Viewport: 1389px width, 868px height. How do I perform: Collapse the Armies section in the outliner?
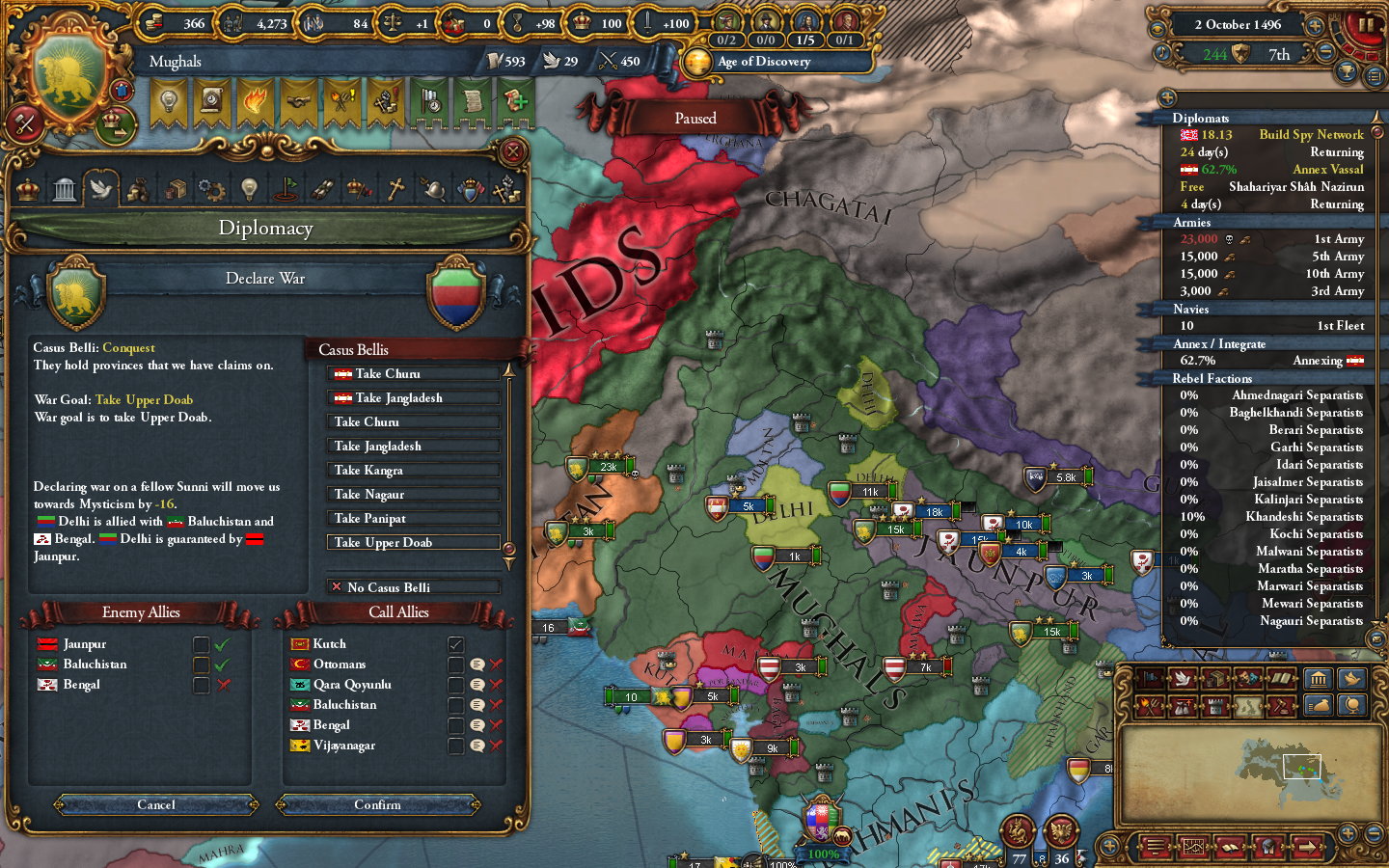pyautogui.click(x=1192, y=223)
